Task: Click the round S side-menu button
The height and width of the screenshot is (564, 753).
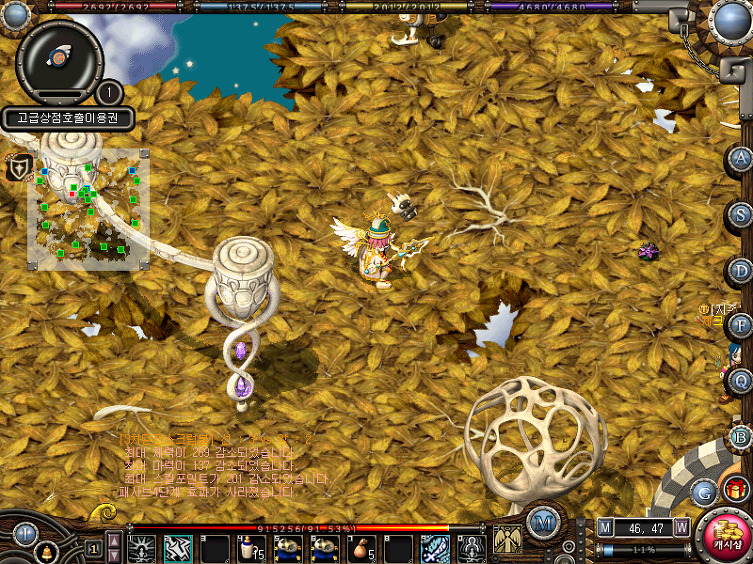Action: [740, 214]
